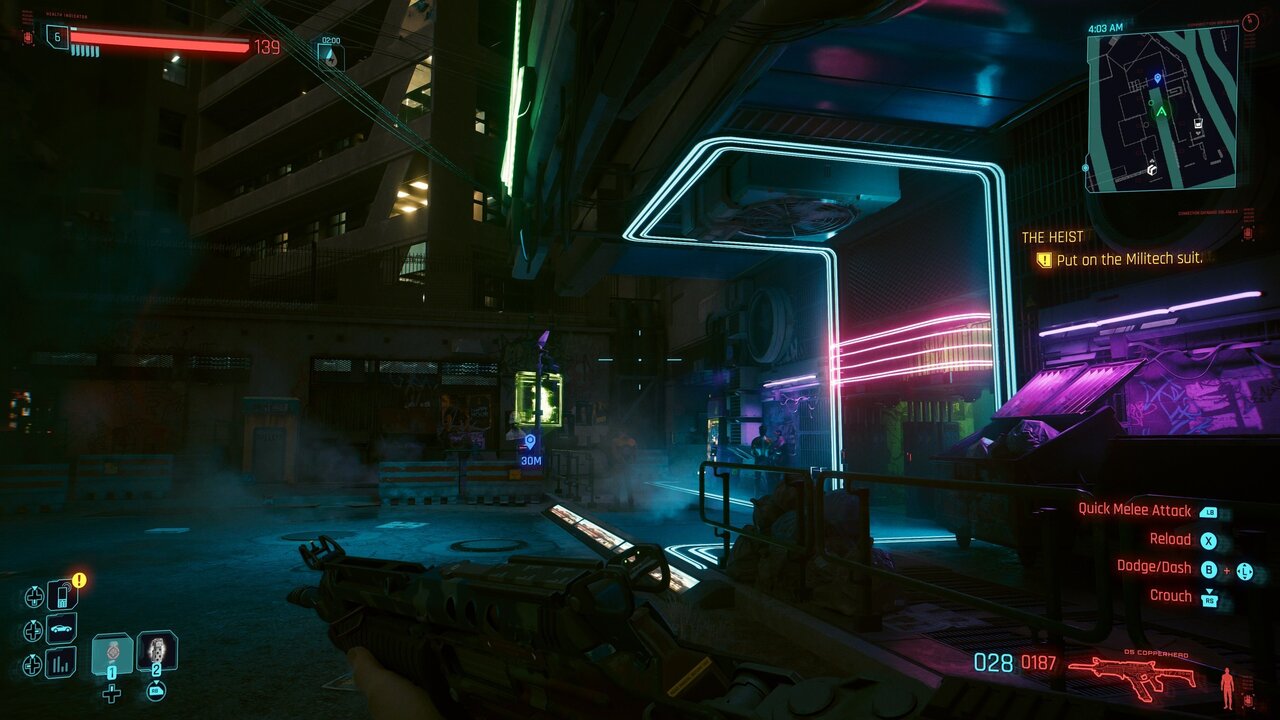Click the 30M objective distance marker
The width and height of the screenshot is (1280, 720).
click(x=530, y=450)
